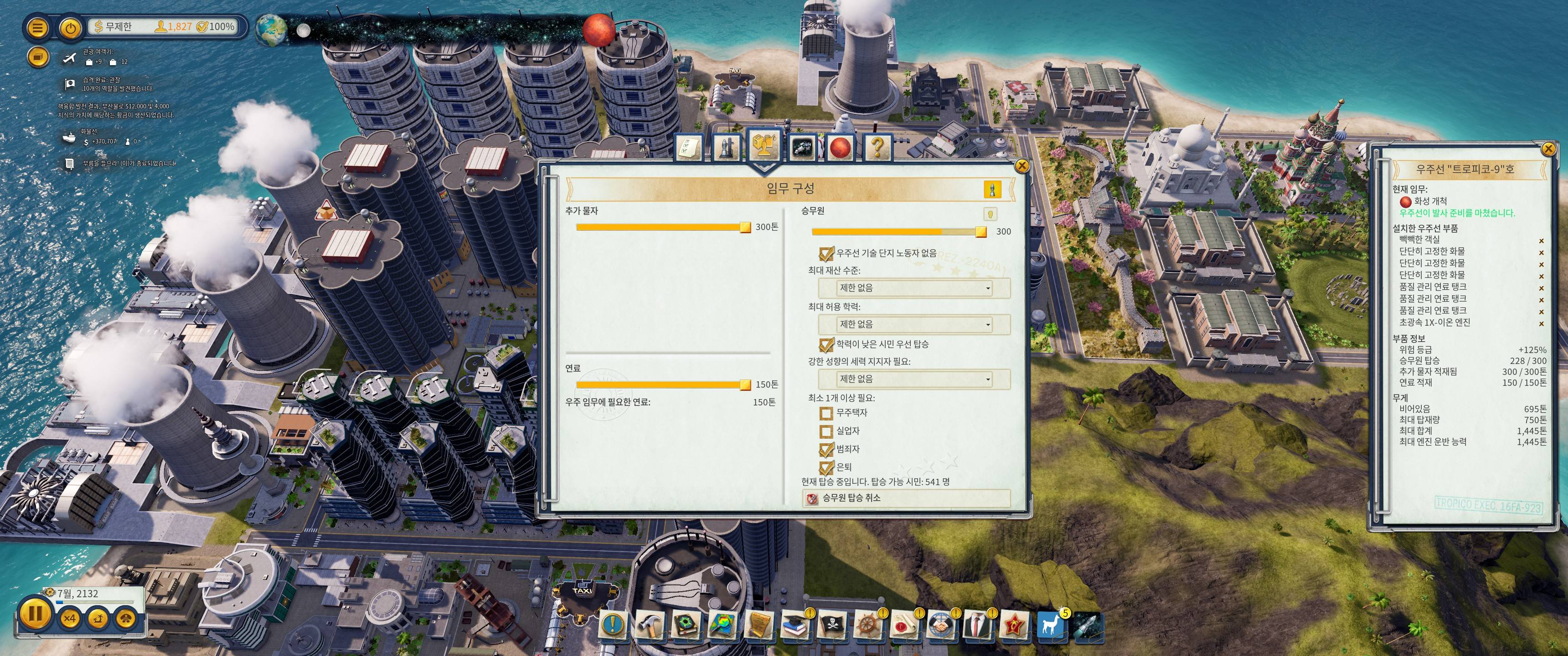Close the 트로피코-9 spaceship info panel
Viewport: 1568px width, 656px height.
pyautogui.click(x=1548, y=149)
